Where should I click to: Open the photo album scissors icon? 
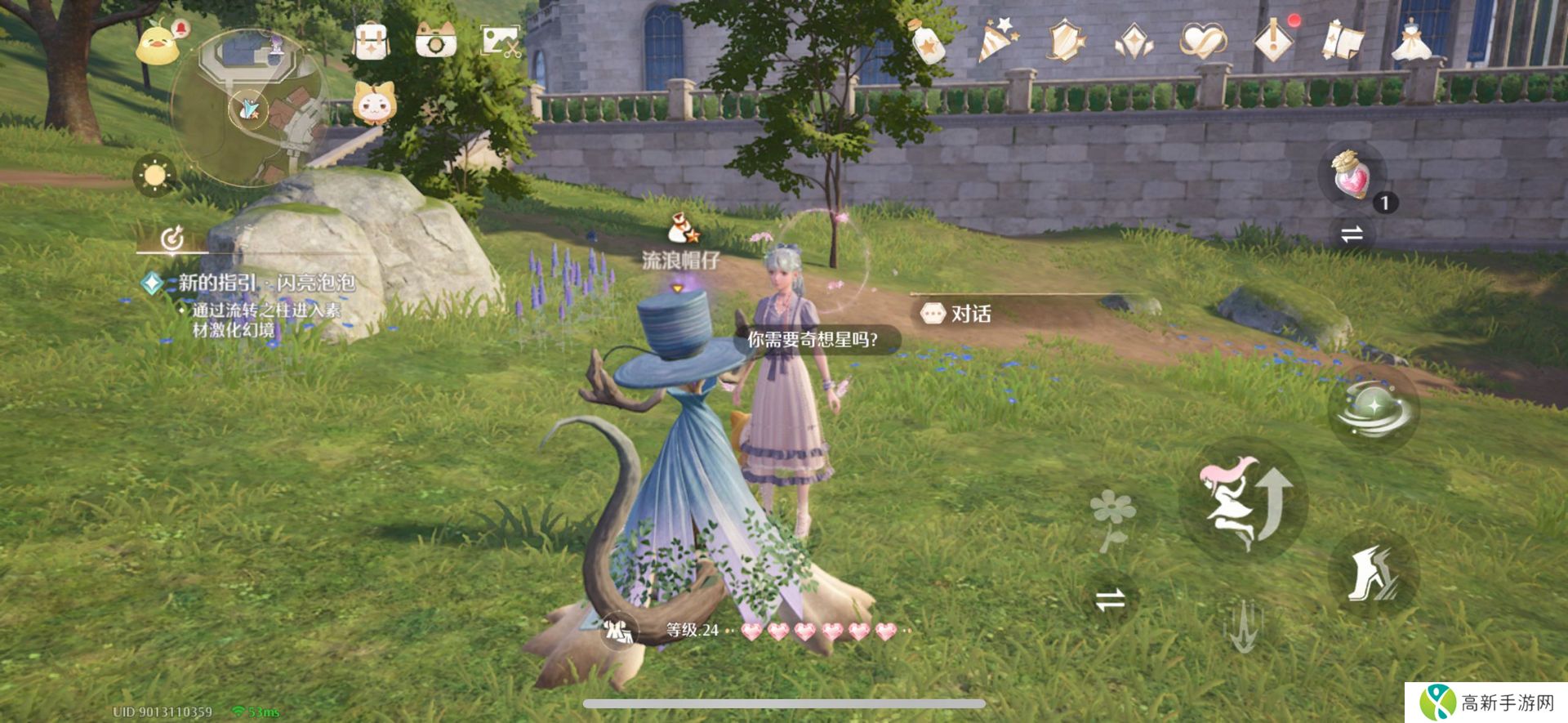coord(500,39)
